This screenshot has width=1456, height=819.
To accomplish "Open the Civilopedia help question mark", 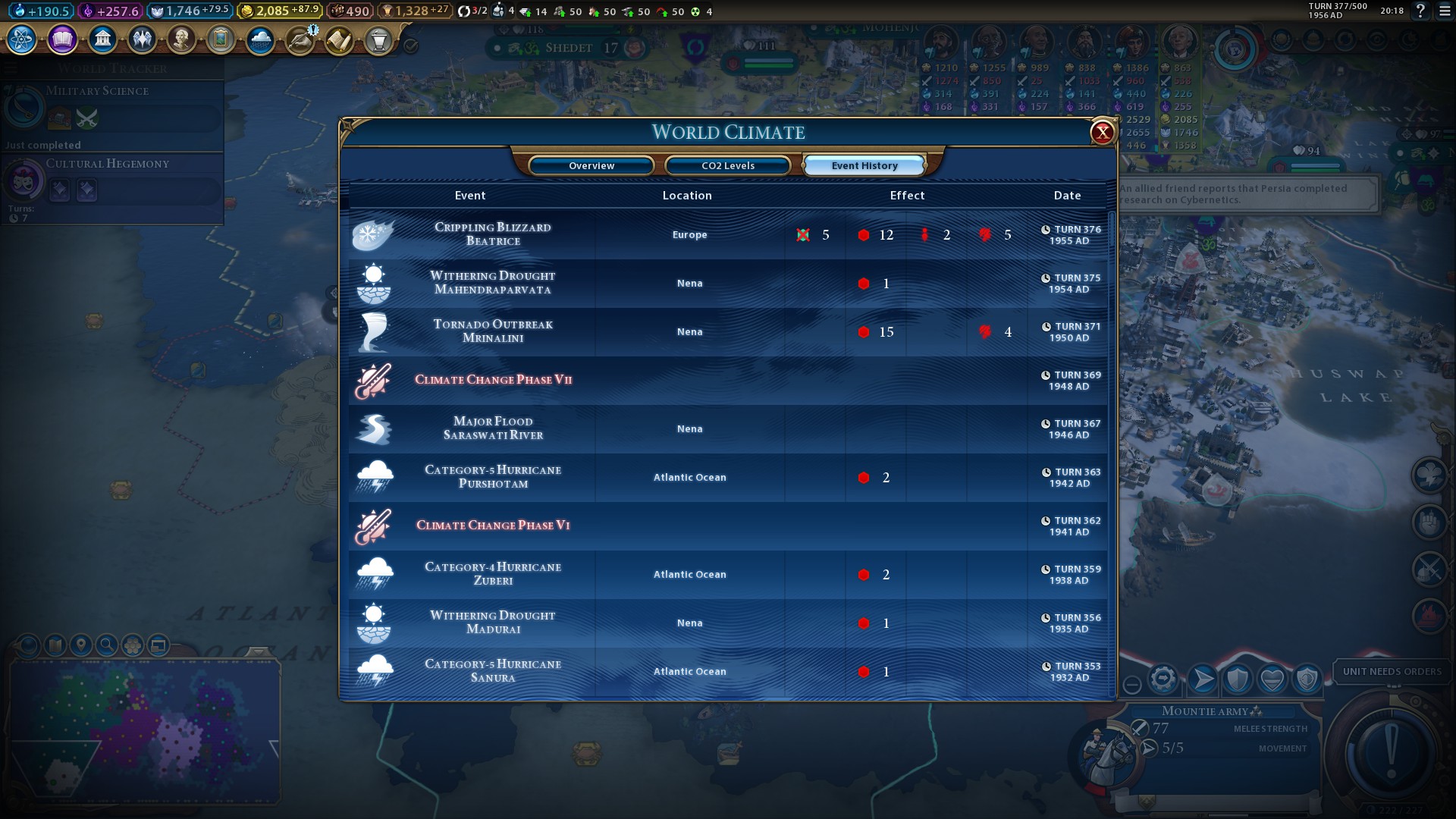I will [1420, 11].
